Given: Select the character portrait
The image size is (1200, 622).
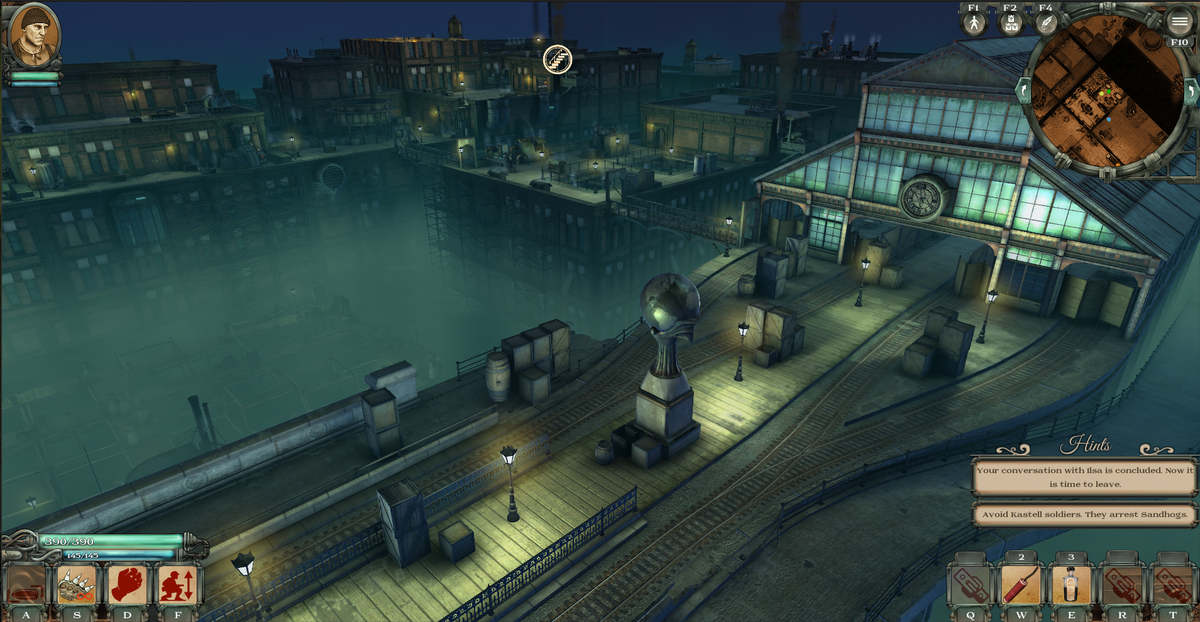Looking at the screenshot, I should click(x=34, y=36).
